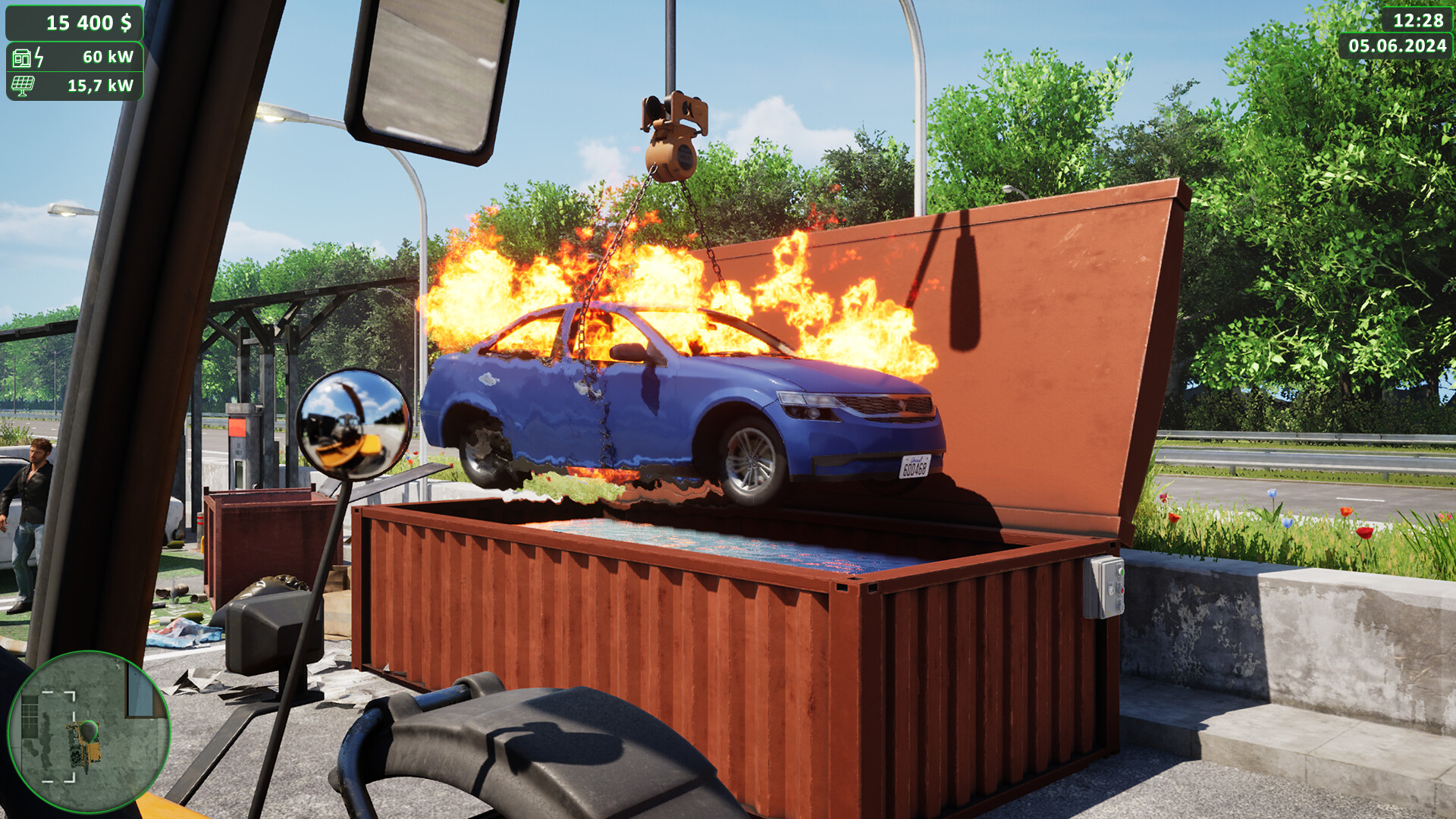The image size is (1456, 819).
Task: Click the date display showing 05.06.2024
Action: click(x=1397, y=45)
